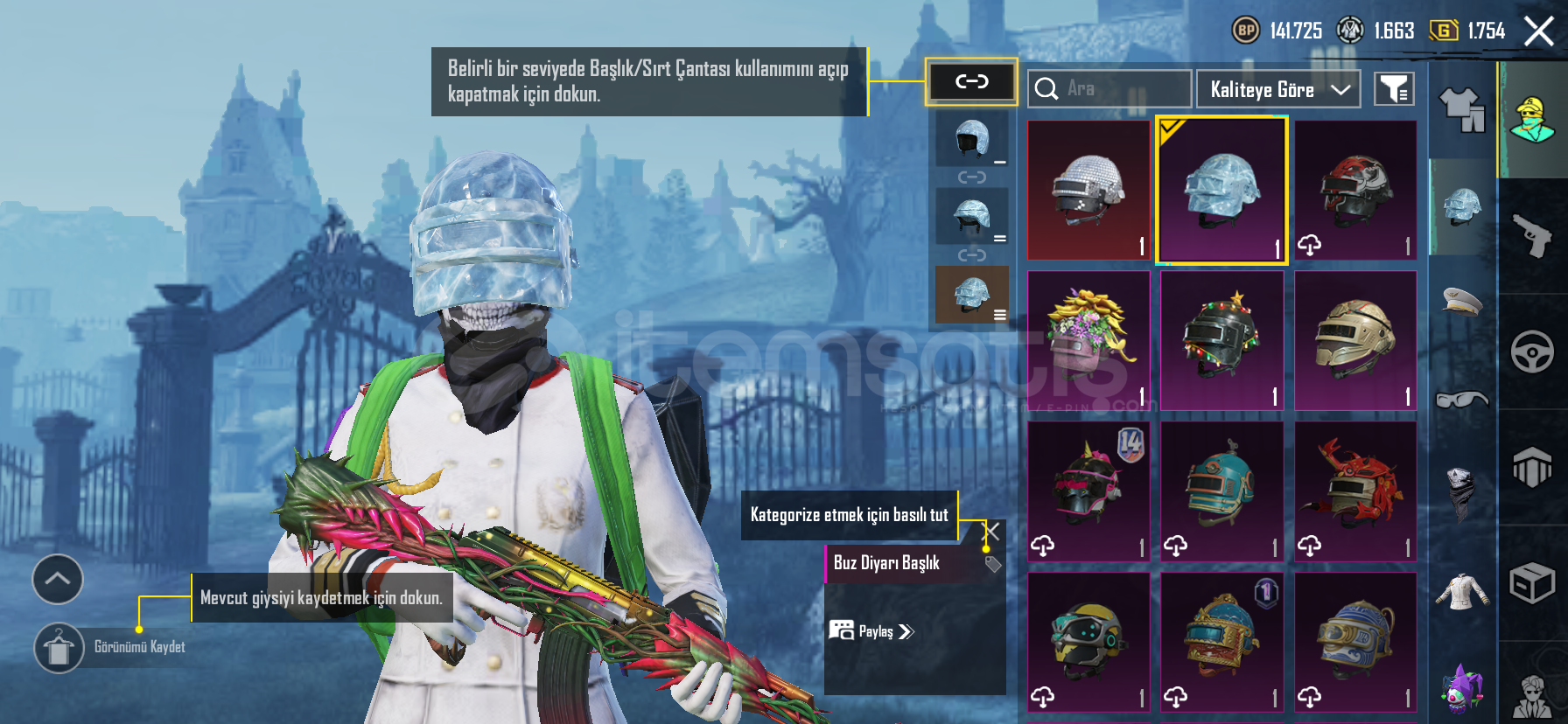The image size is (1568, 724).
Task: Close the inventory with the X button
Action: click(x=1538, y=31)
